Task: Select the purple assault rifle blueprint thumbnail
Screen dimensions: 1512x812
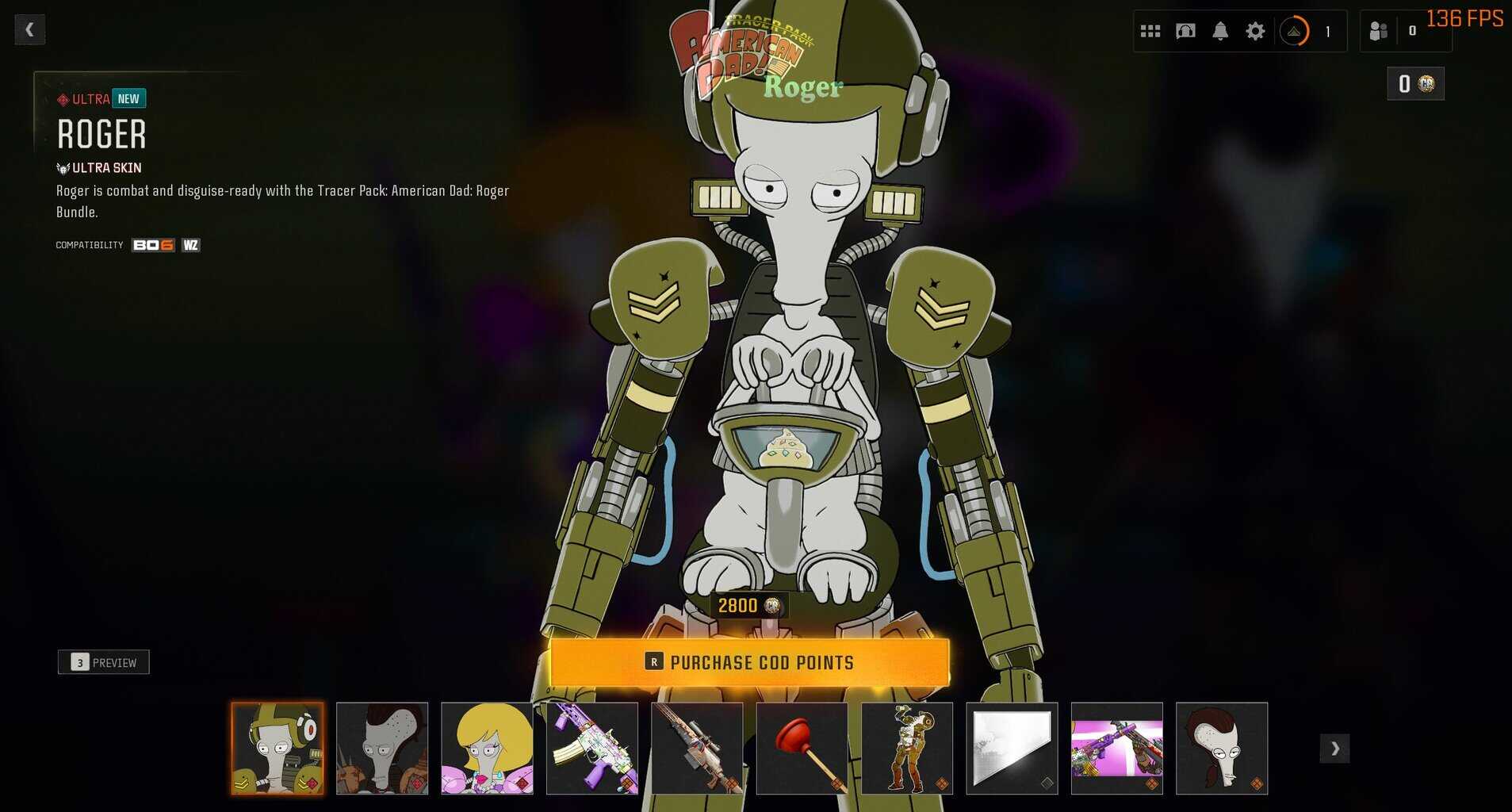Action: (593, 748)
